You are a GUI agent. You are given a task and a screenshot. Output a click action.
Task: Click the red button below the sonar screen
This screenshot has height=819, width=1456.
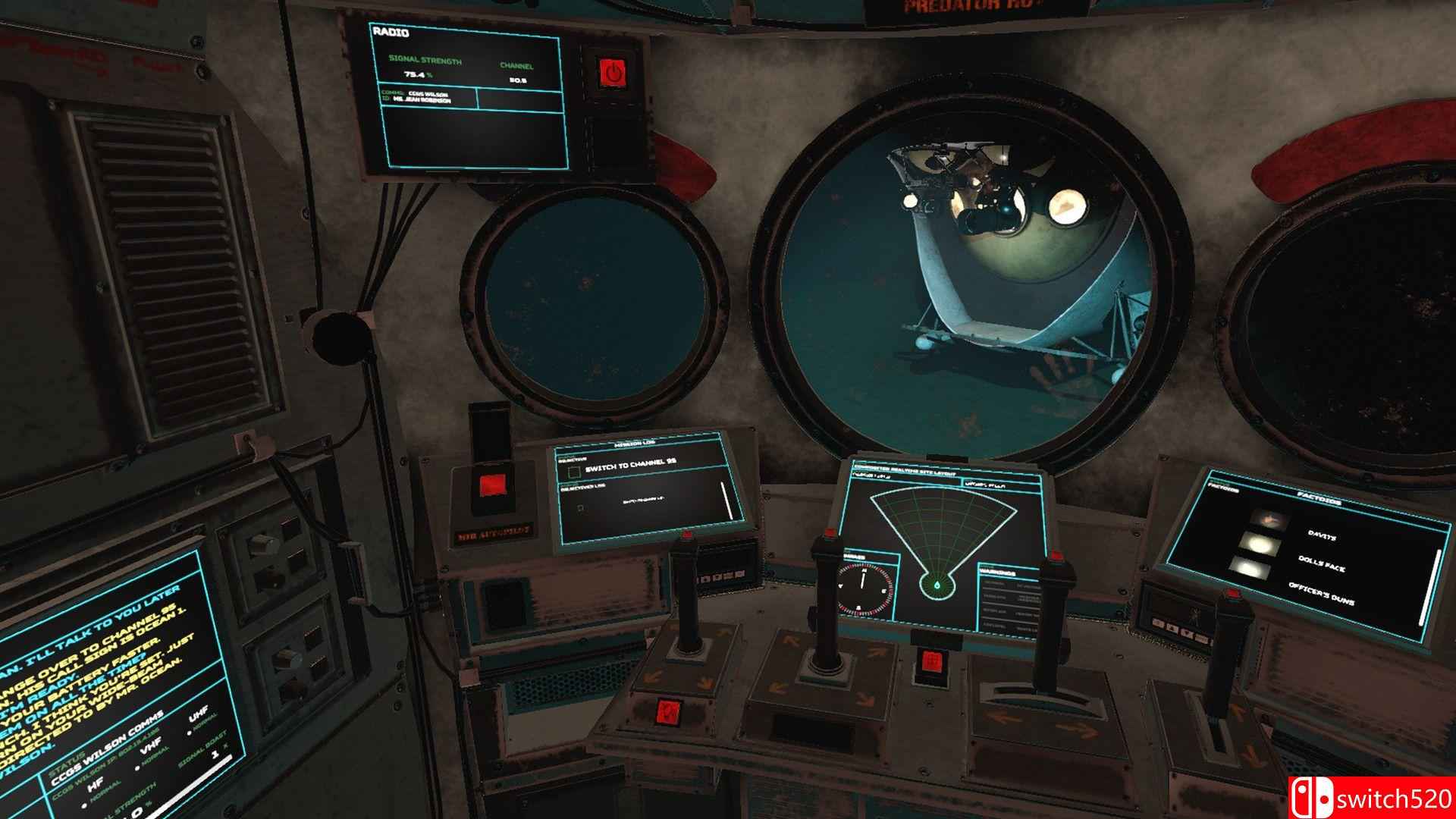[930, 662]
